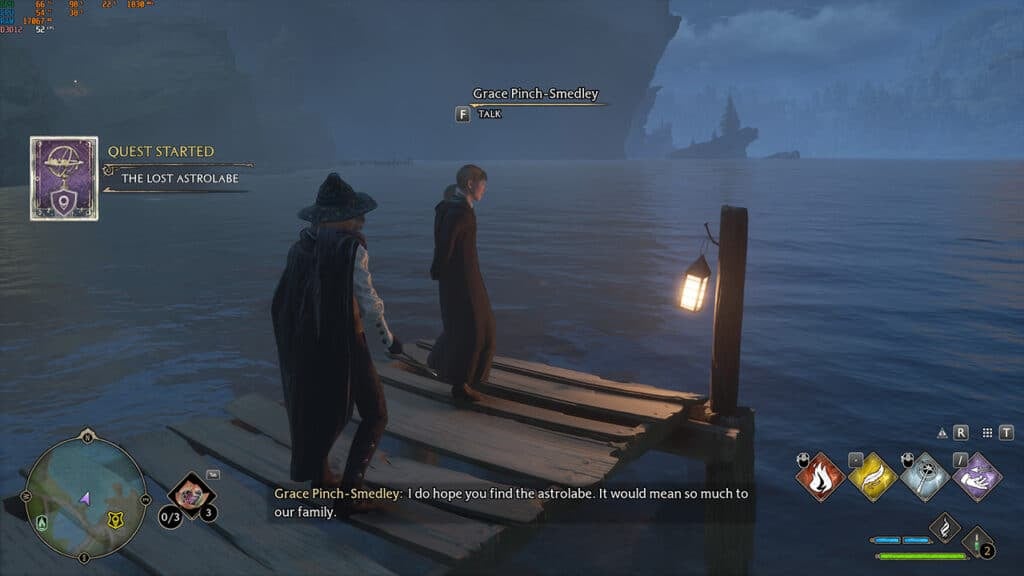
Task: Trigger the Ancient Magic flame diamond icon
Action: 945,527
